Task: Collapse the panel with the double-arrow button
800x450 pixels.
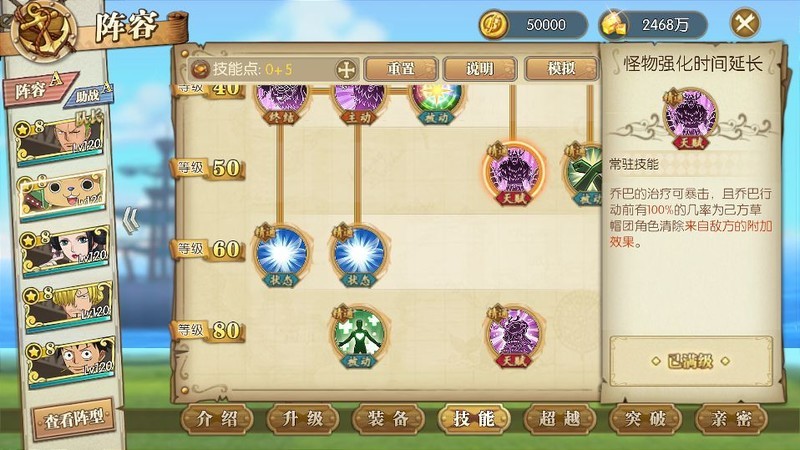Action: 130,219
